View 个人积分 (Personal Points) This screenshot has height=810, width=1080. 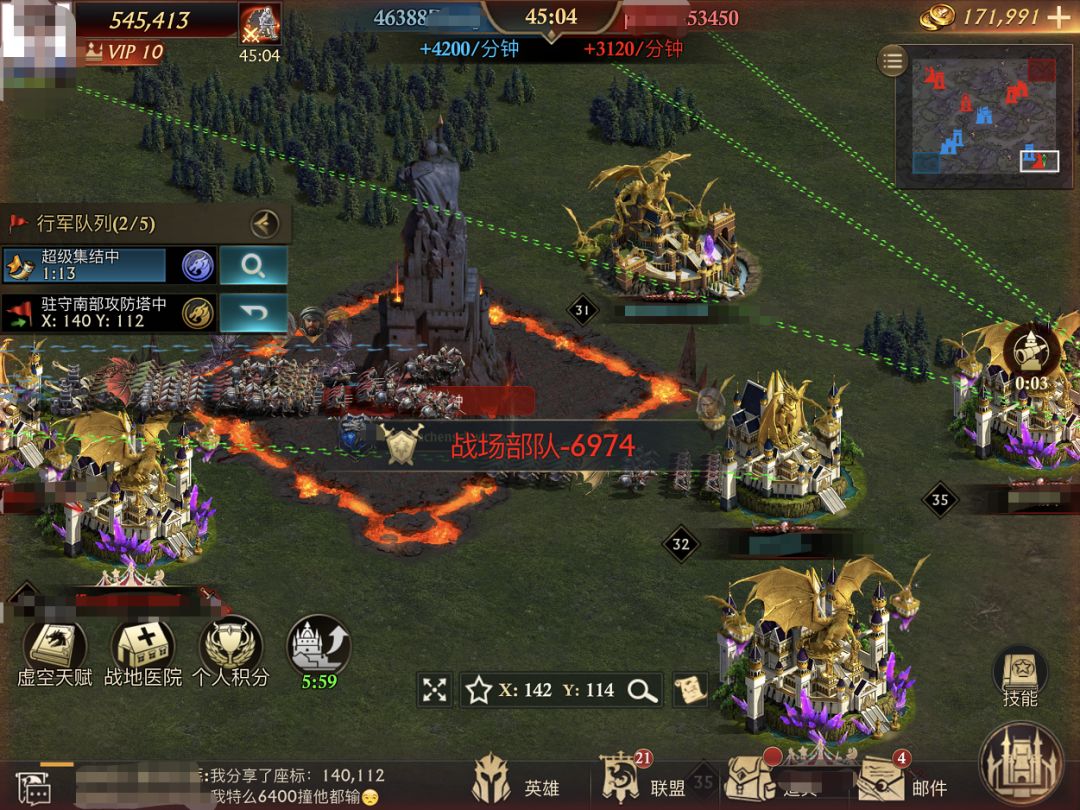231,651
